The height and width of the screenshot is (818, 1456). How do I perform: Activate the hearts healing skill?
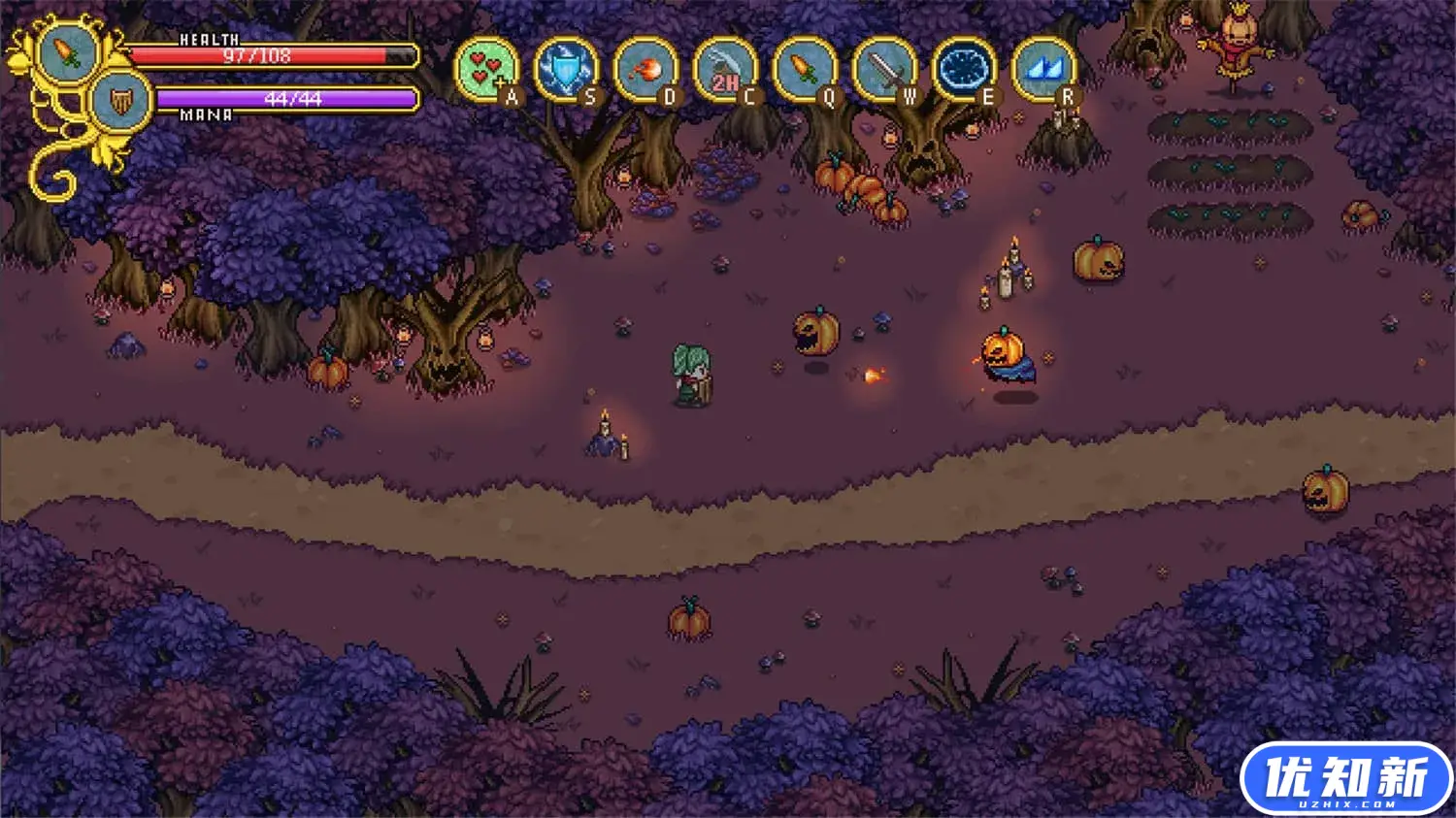(485, 70)
